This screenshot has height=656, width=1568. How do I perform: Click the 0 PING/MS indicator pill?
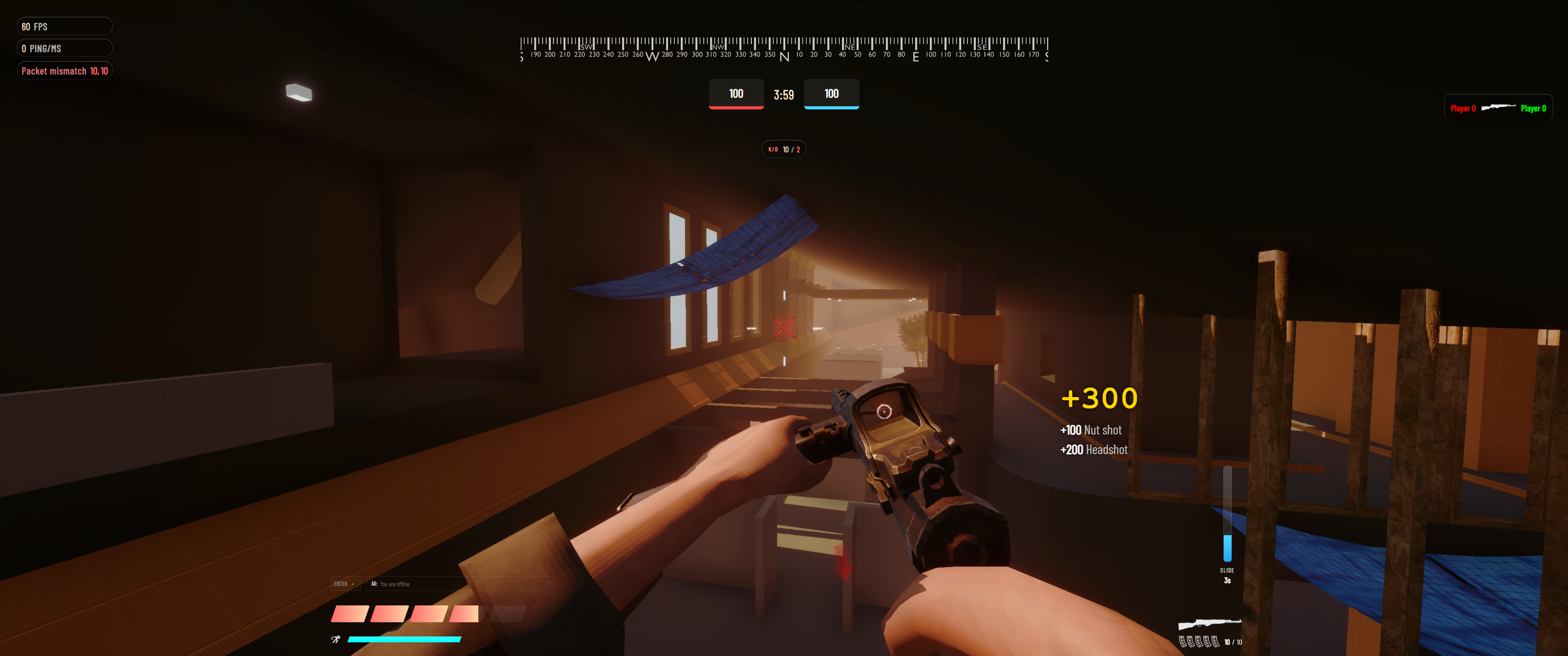65,48
